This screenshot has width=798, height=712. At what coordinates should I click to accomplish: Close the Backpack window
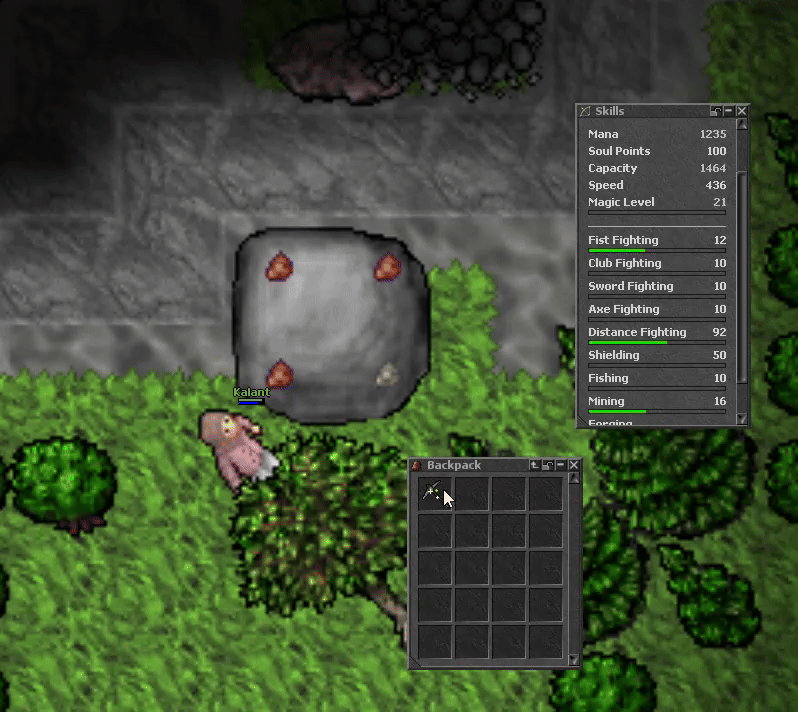(574, 465)
